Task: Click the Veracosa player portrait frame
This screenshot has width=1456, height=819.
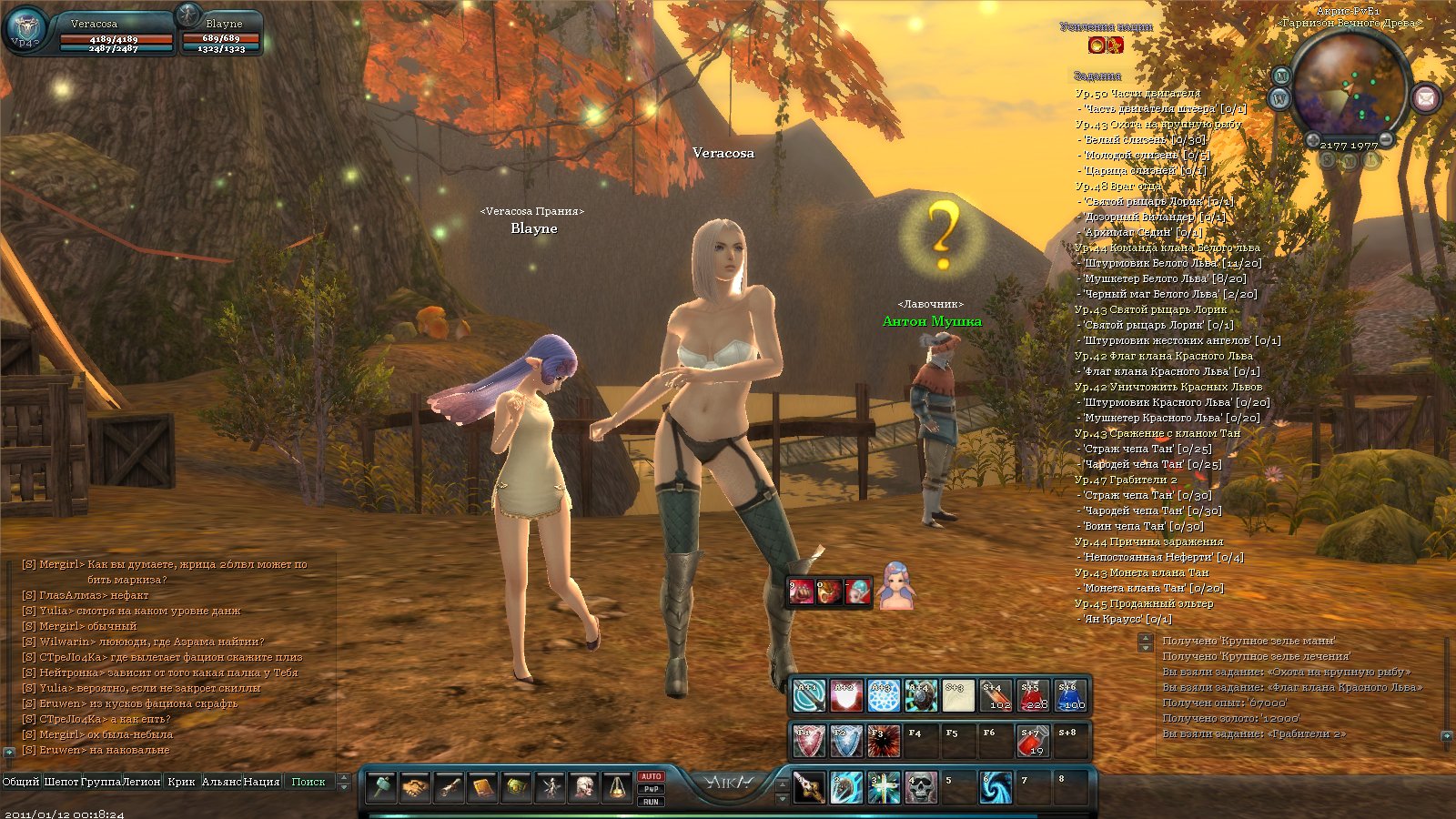Action: pyautogui.click(x=25, y=32)
